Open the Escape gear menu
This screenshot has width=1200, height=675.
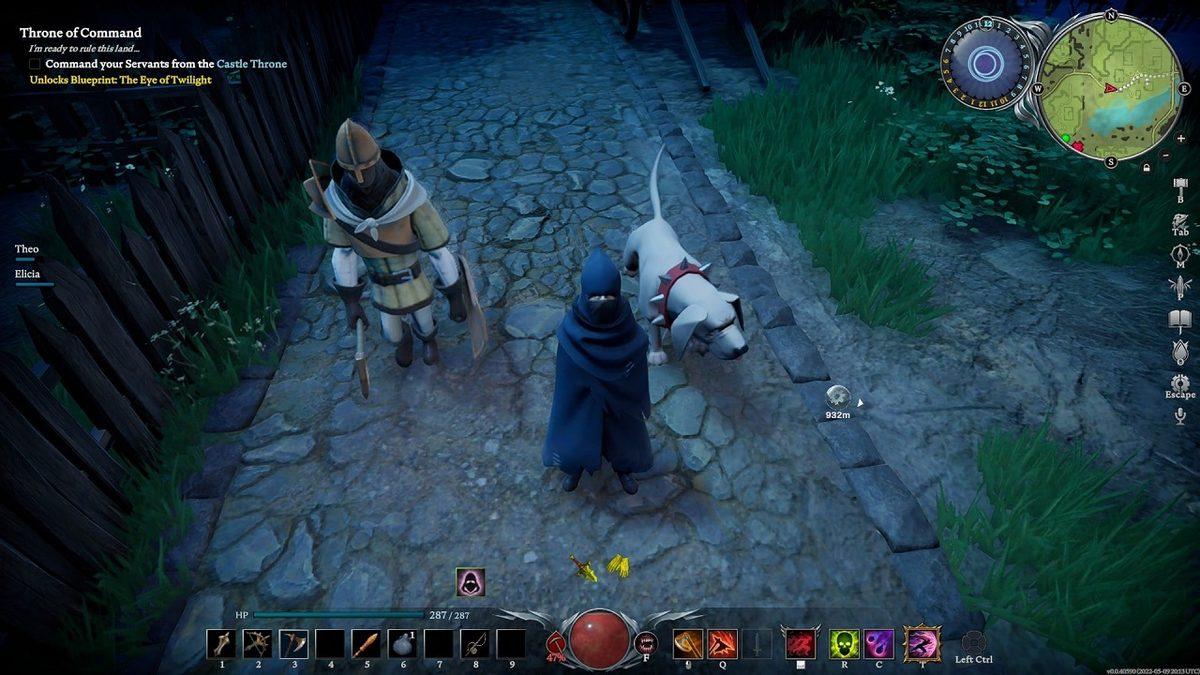click(x=1180, y=383)
